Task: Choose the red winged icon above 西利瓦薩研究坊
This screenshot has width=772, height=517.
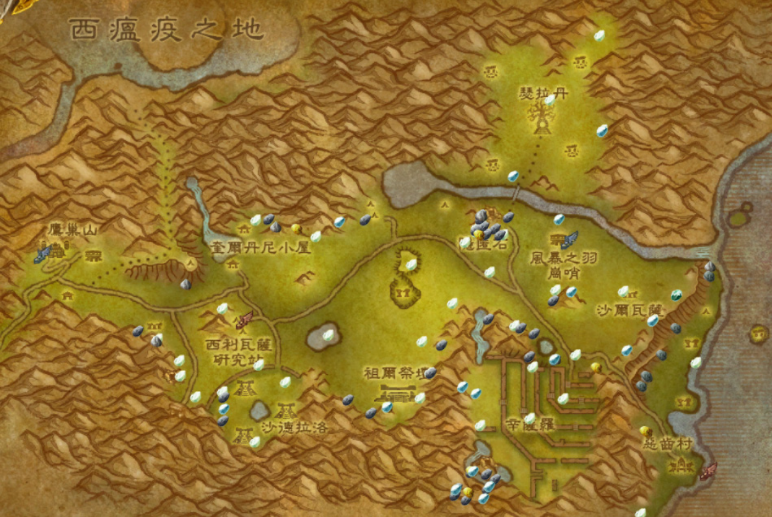Action: pos(242,322)
